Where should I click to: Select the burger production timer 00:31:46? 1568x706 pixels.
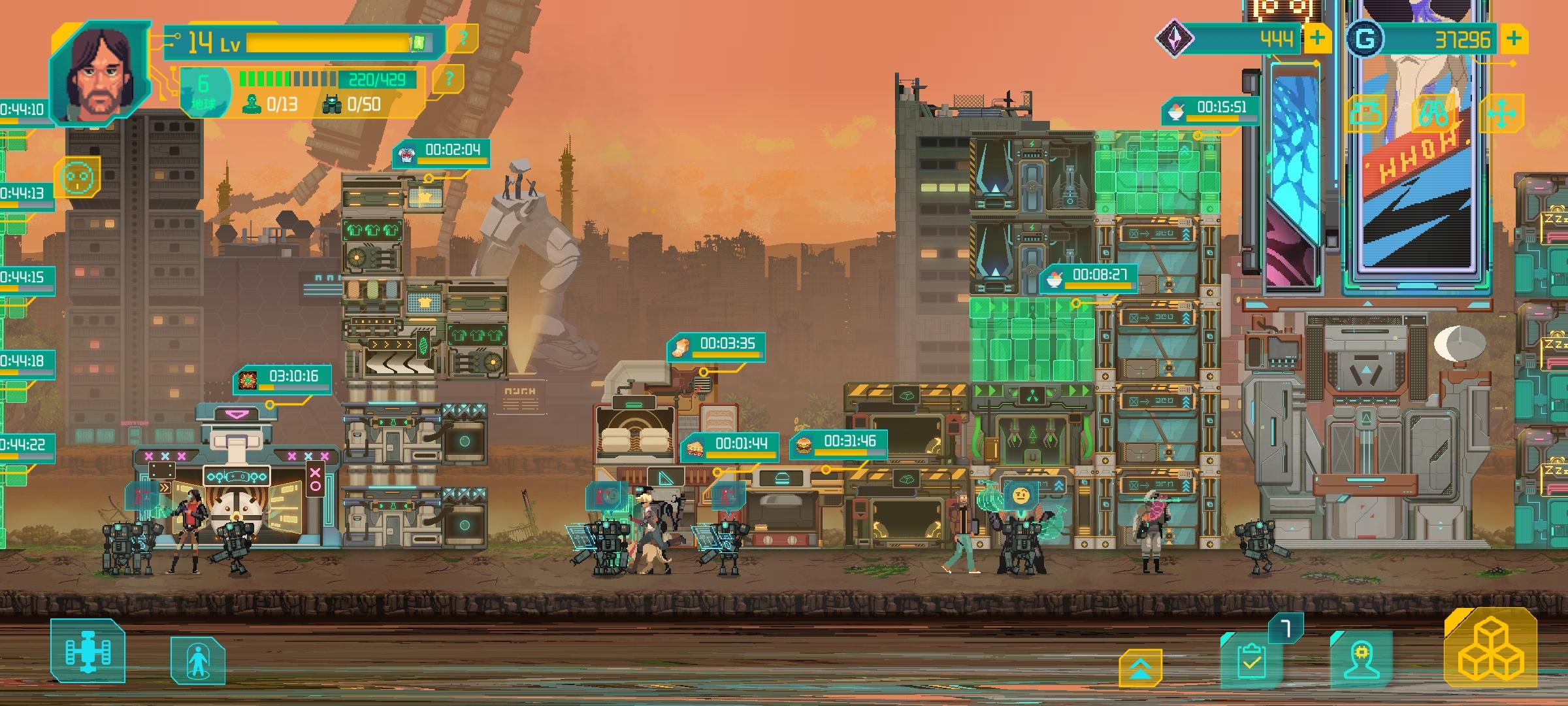(x=839, y=444)
